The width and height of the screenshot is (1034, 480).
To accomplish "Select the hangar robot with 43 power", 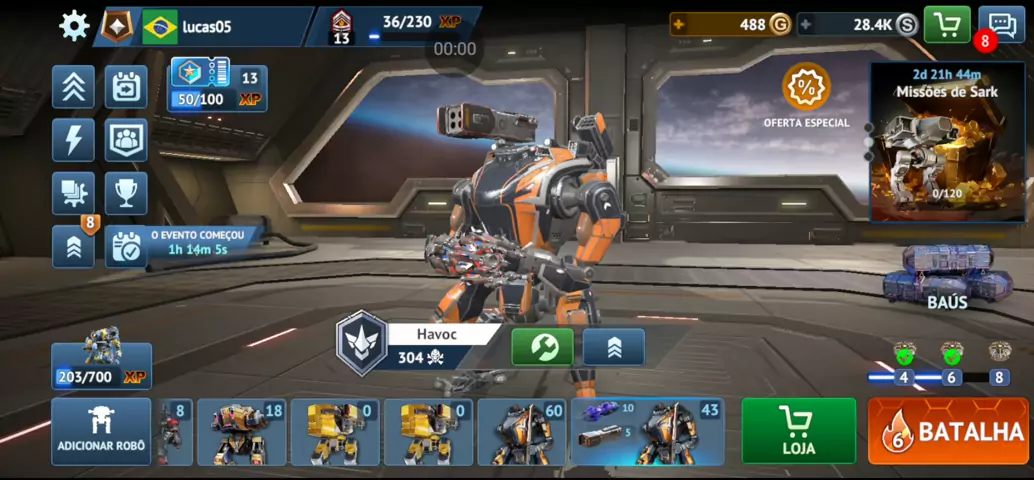I will click(x=648, y=432).
